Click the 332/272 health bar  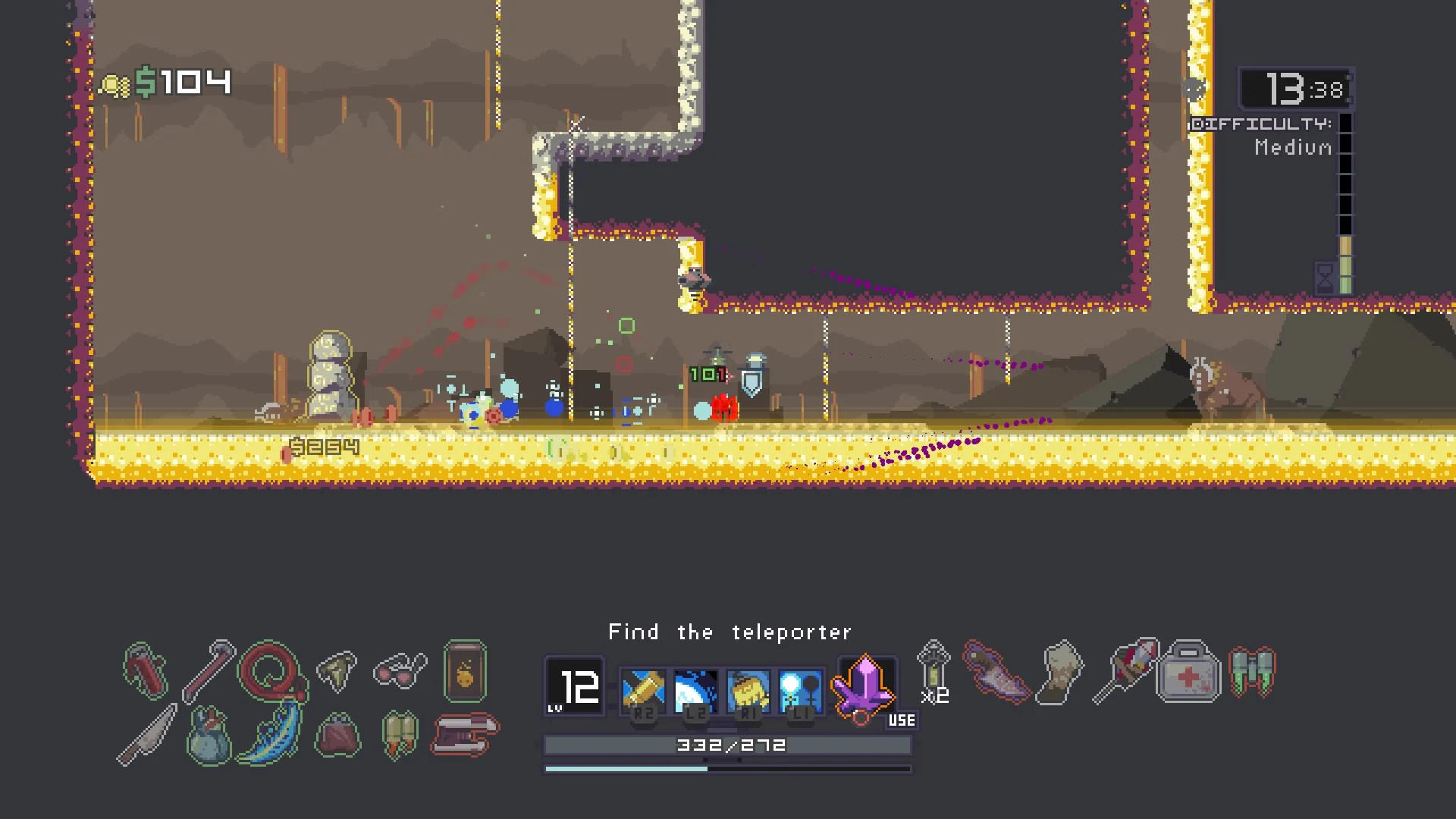[x=728, y=745]
